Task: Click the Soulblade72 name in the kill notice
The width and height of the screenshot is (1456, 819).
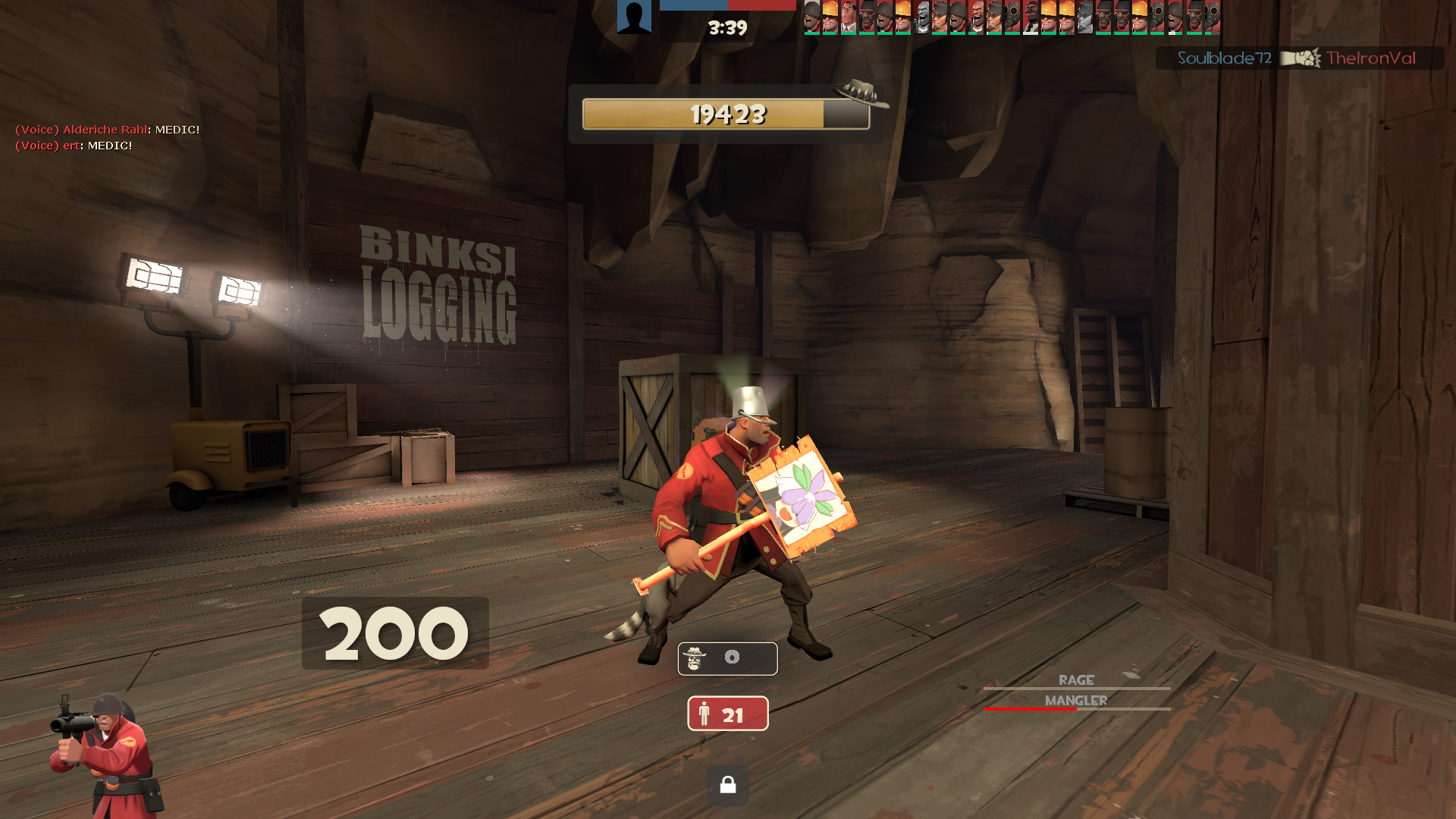Action: (x=1224, y=57)
